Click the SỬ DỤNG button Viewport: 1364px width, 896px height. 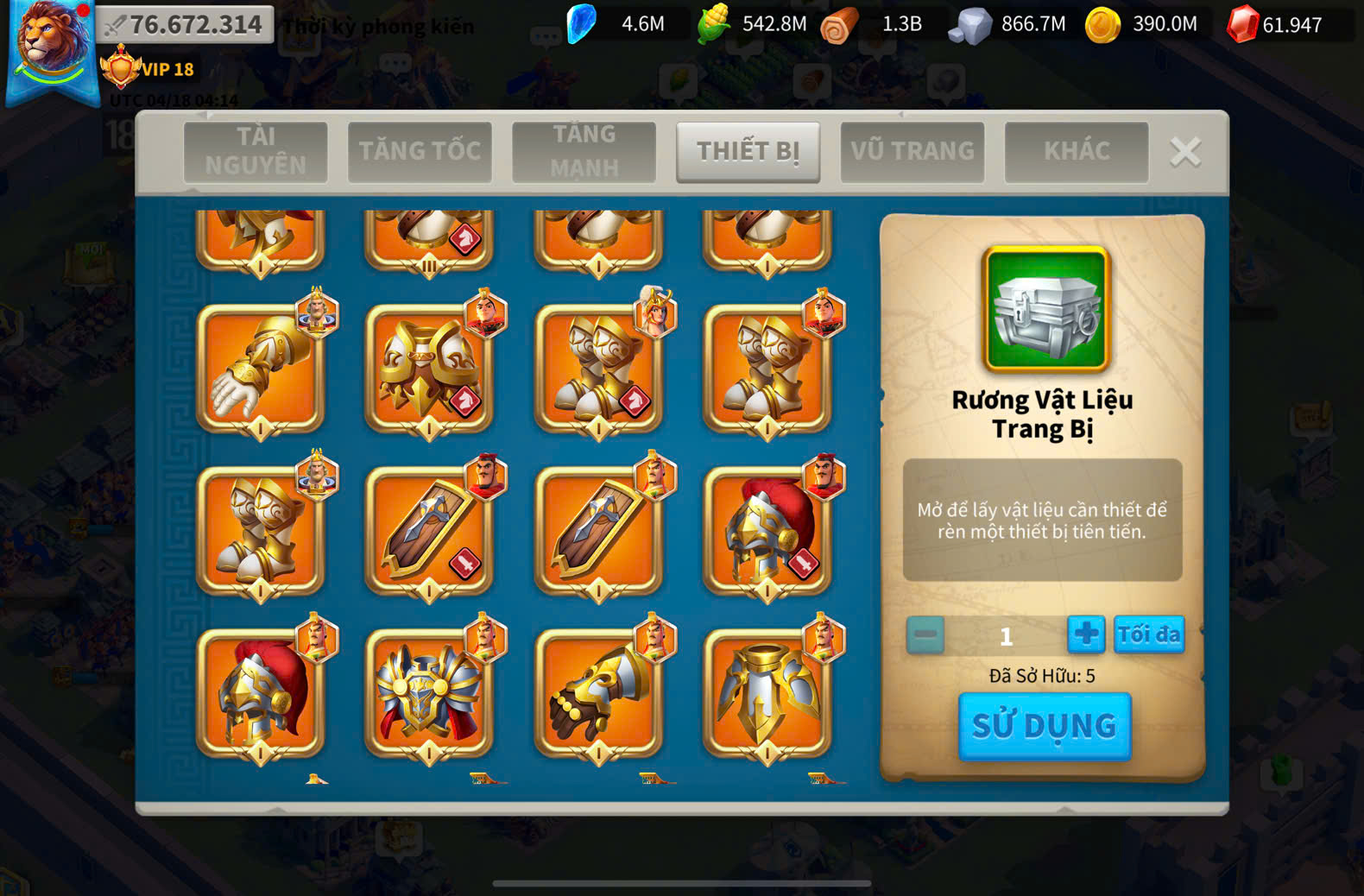(1044, 726)
